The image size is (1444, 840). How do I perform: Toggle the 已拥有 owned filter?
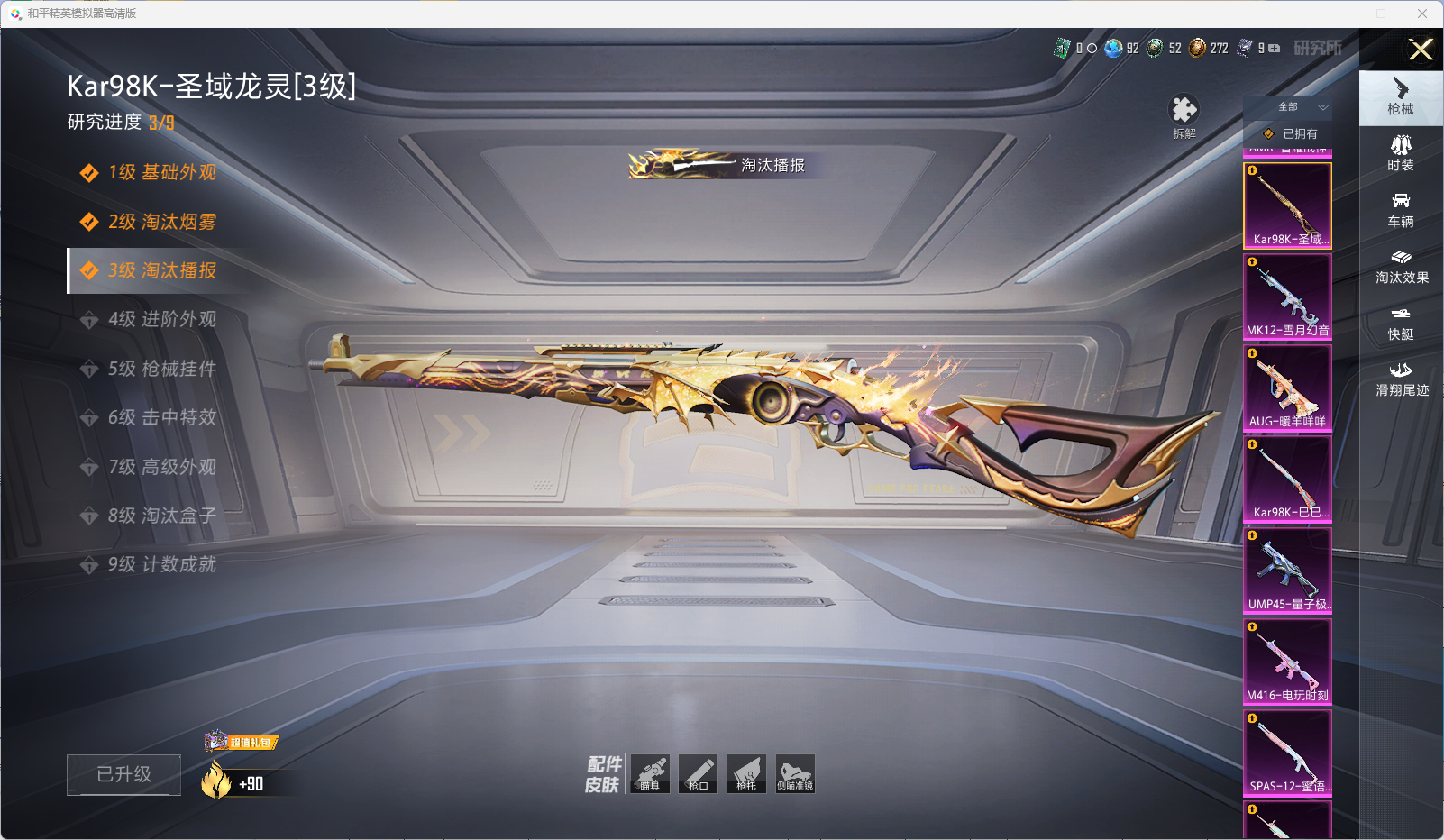coord(1291,133)
